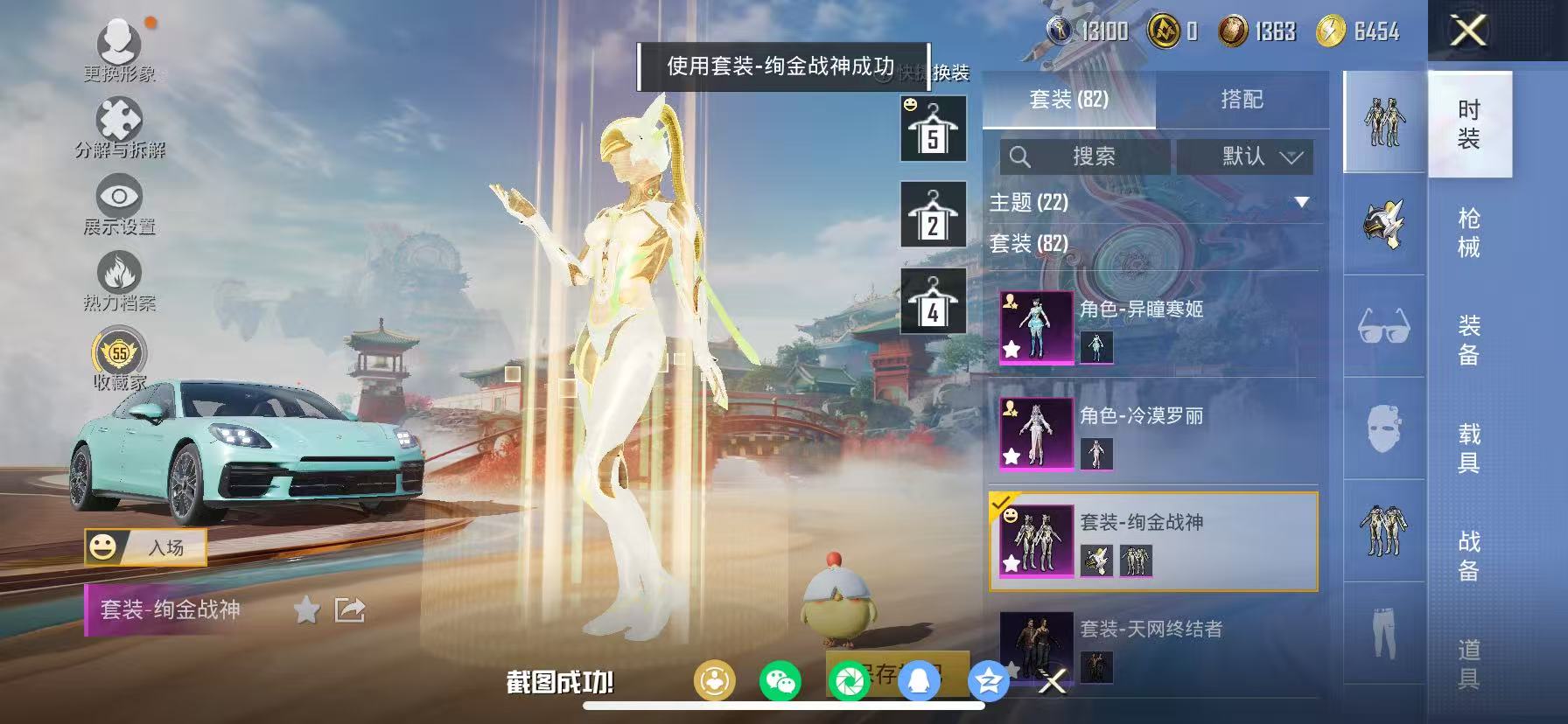Toggle star on 角色-冷漠罗丽 card
The height and width of the screenshot is (724, 1568).
coord(1012,457)
